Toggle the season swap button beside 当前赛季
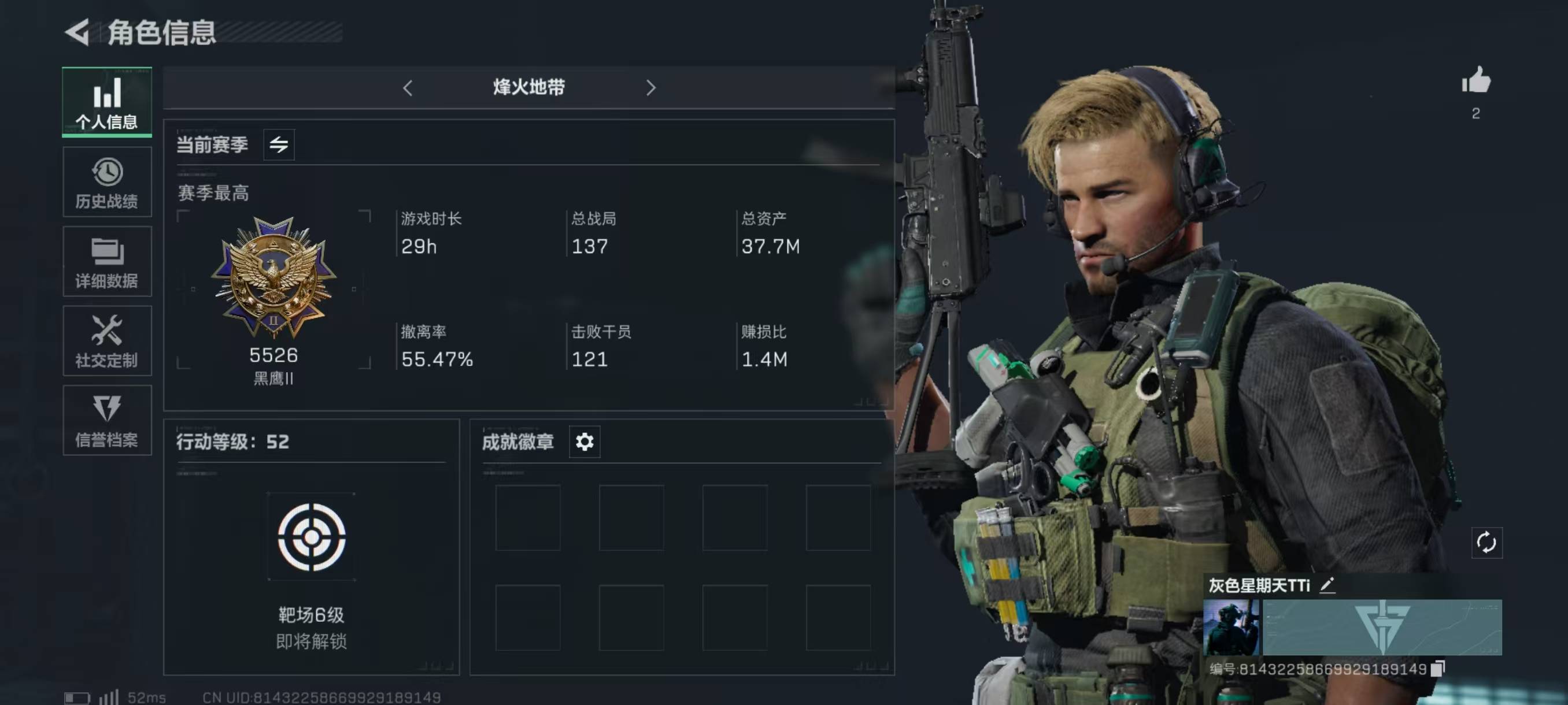 [279, 145]
